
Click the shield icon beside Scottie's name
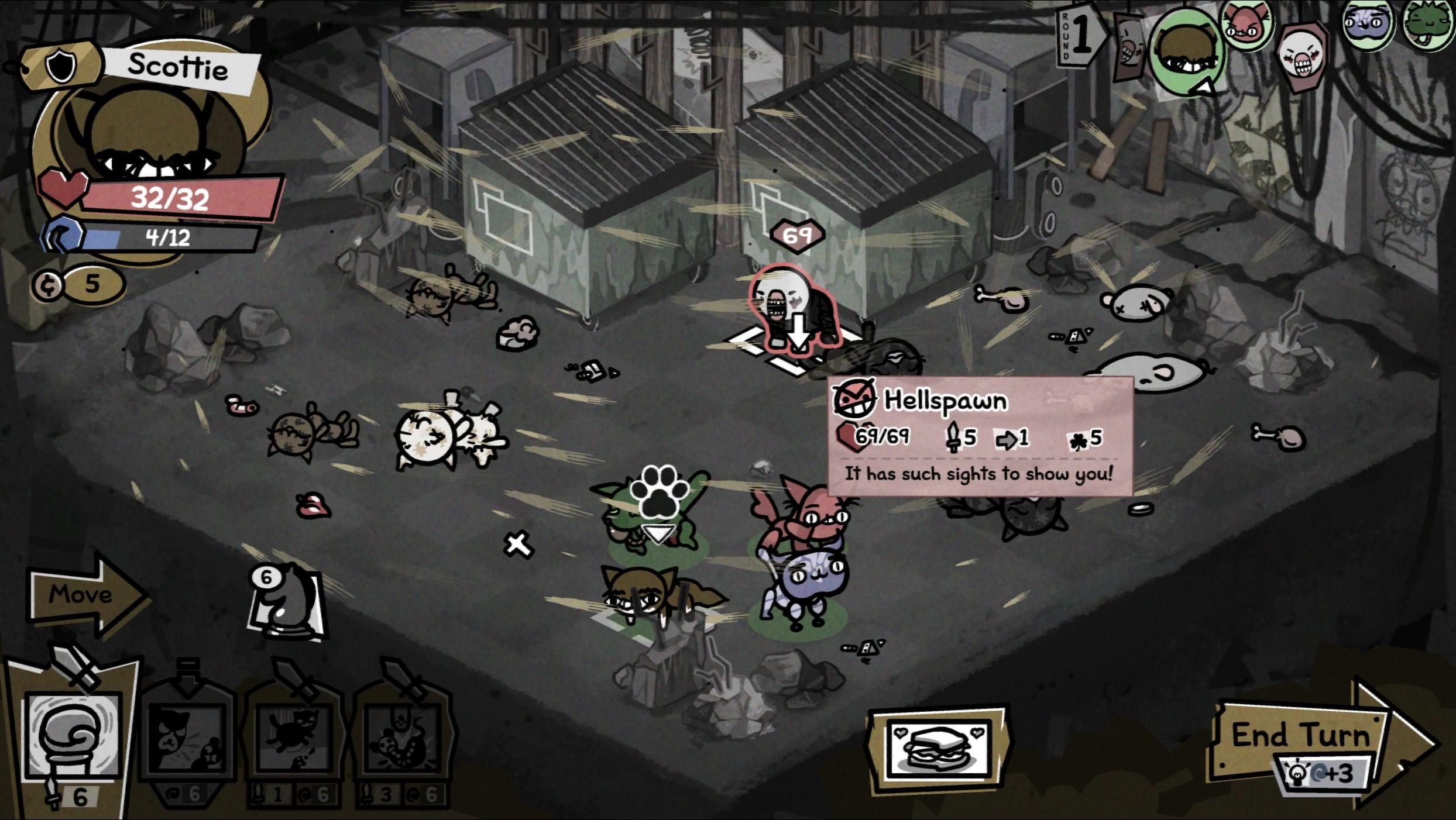[61, 67]
